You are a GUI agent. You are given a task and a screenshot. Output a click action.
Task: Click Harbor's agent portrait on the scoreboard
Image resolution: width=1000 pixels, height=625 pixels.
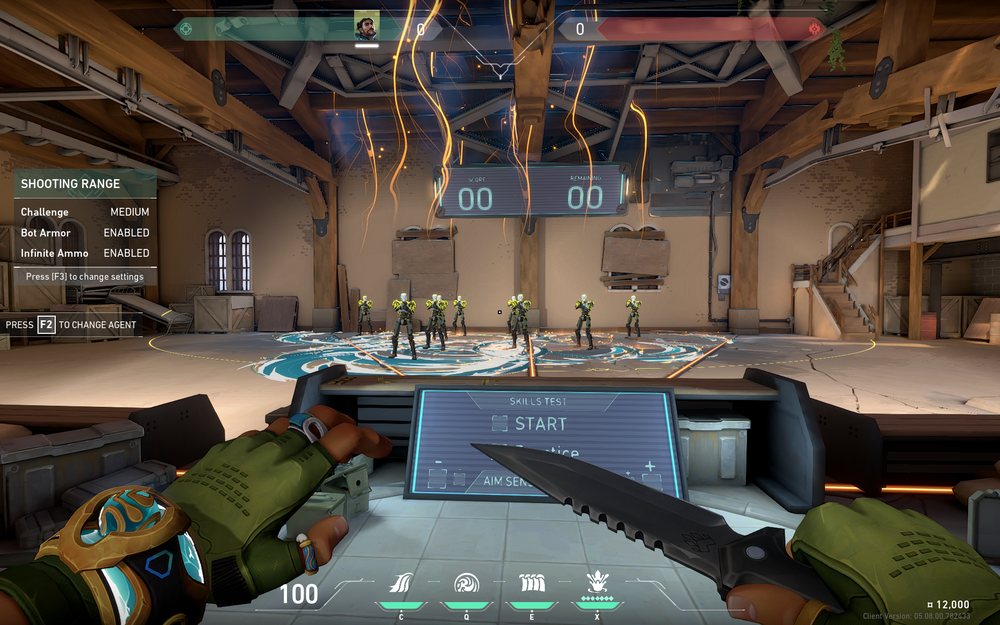(x=367, y=27)
